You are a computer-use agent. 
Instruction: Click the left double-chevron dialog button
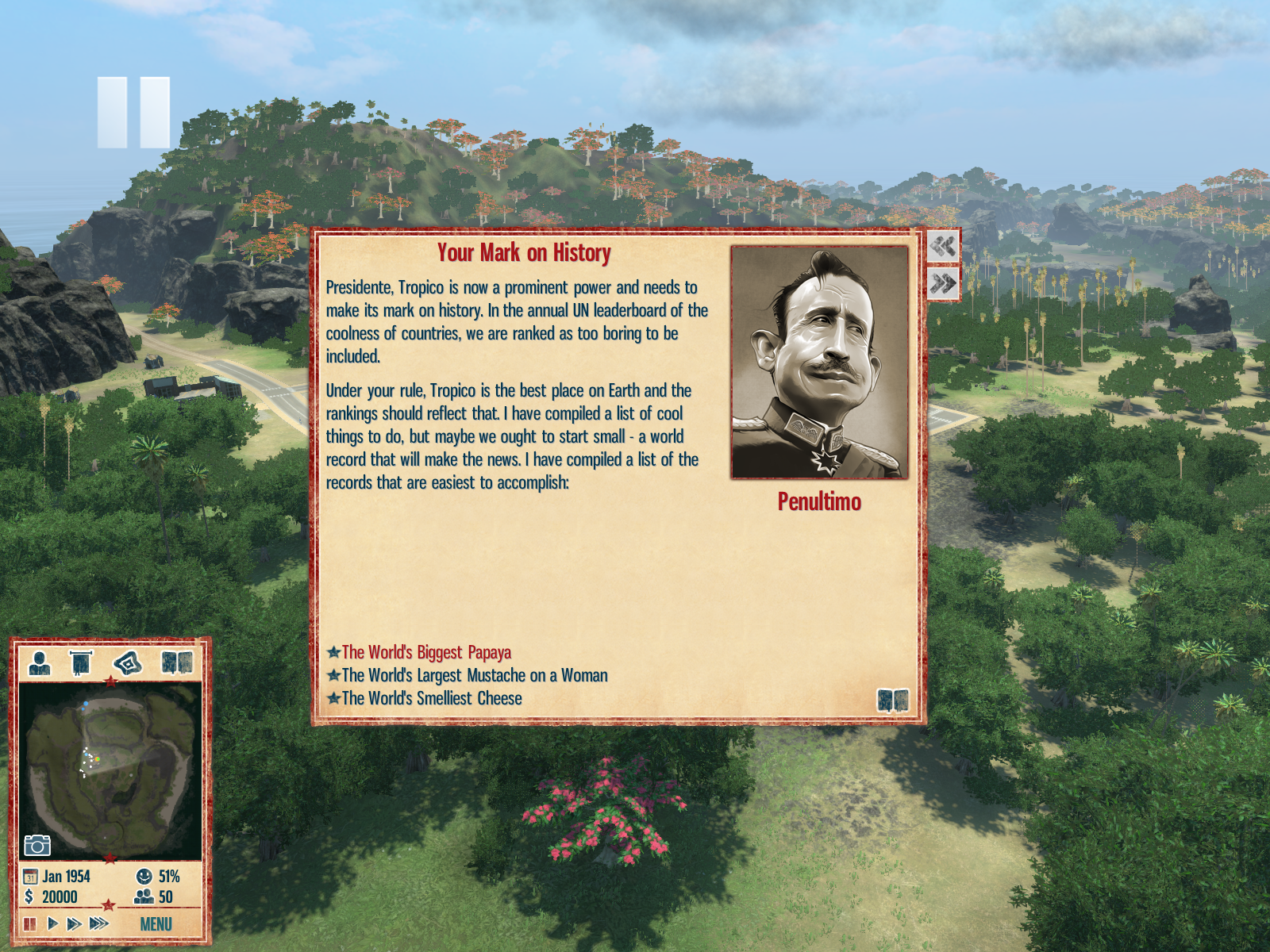[x=943, y=246]
